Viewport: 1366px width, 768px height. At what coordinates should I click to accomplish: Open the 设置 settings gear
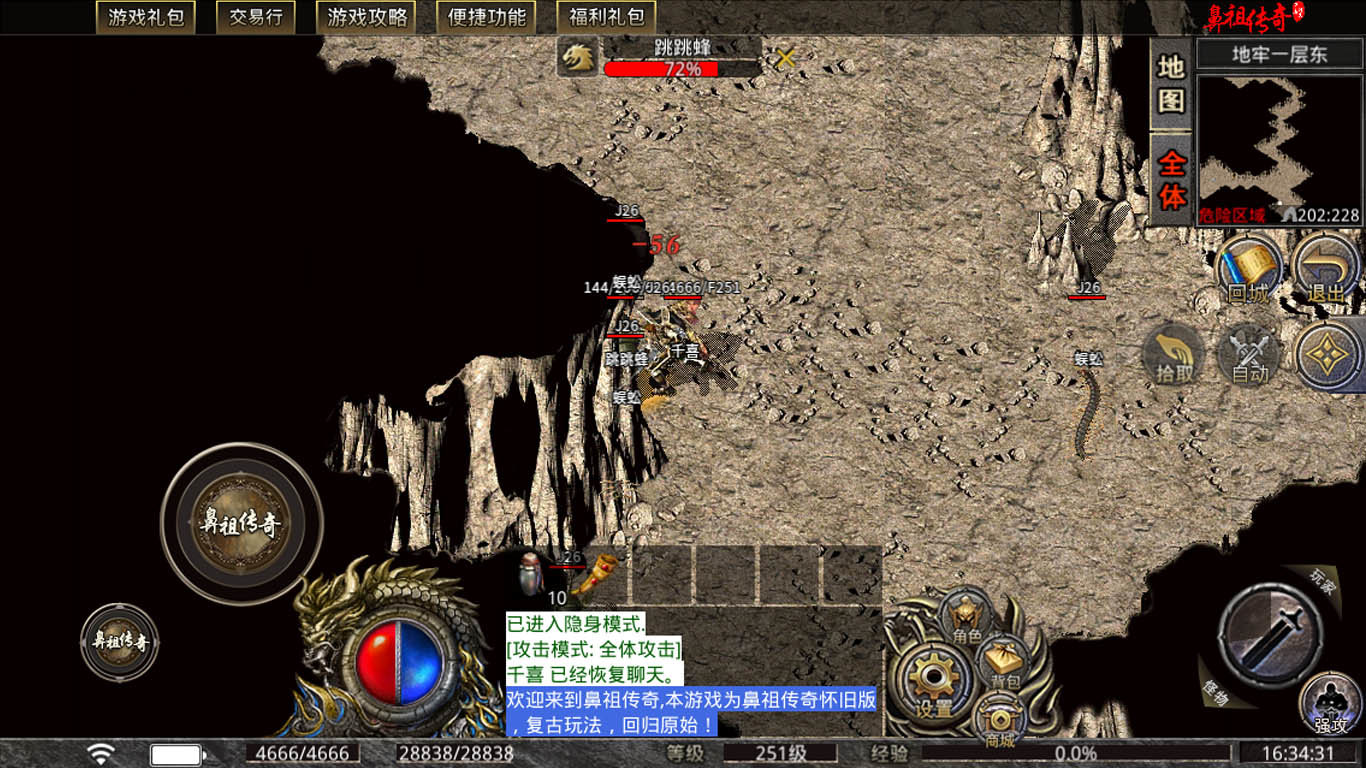click(934, 683)
